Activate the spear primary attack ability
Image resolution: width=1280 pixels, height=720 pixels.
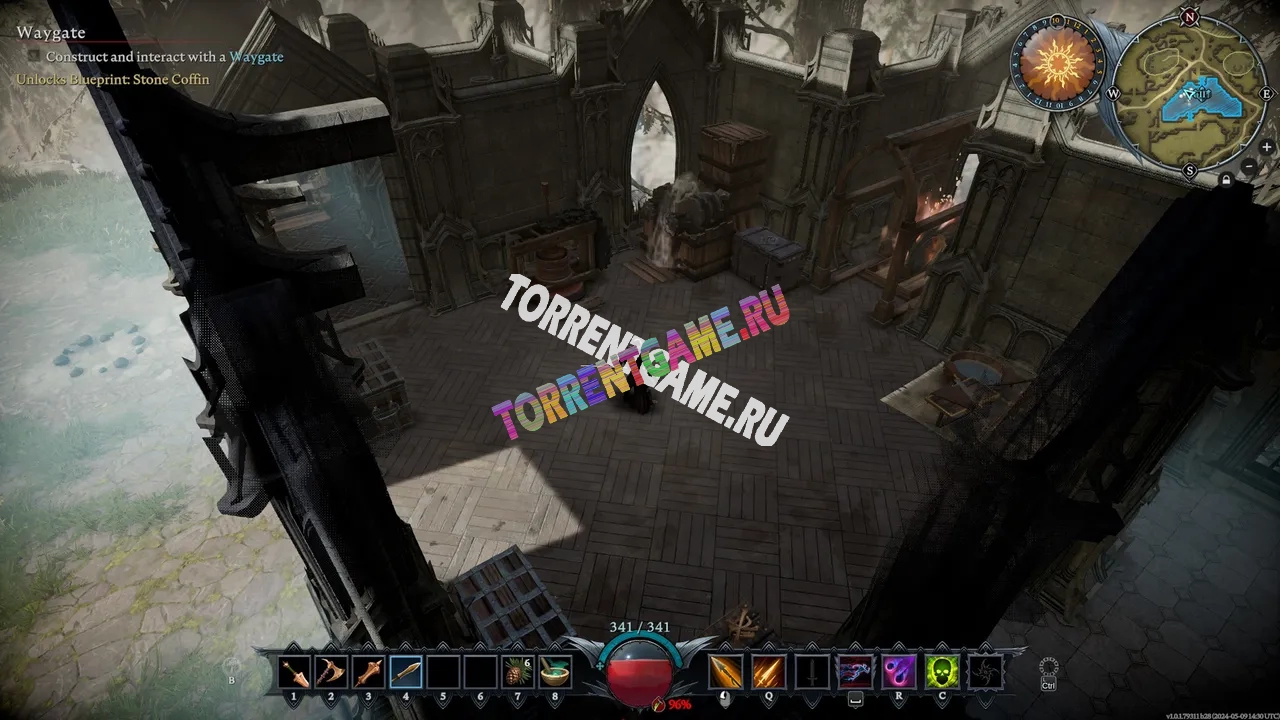pos(726,672)
